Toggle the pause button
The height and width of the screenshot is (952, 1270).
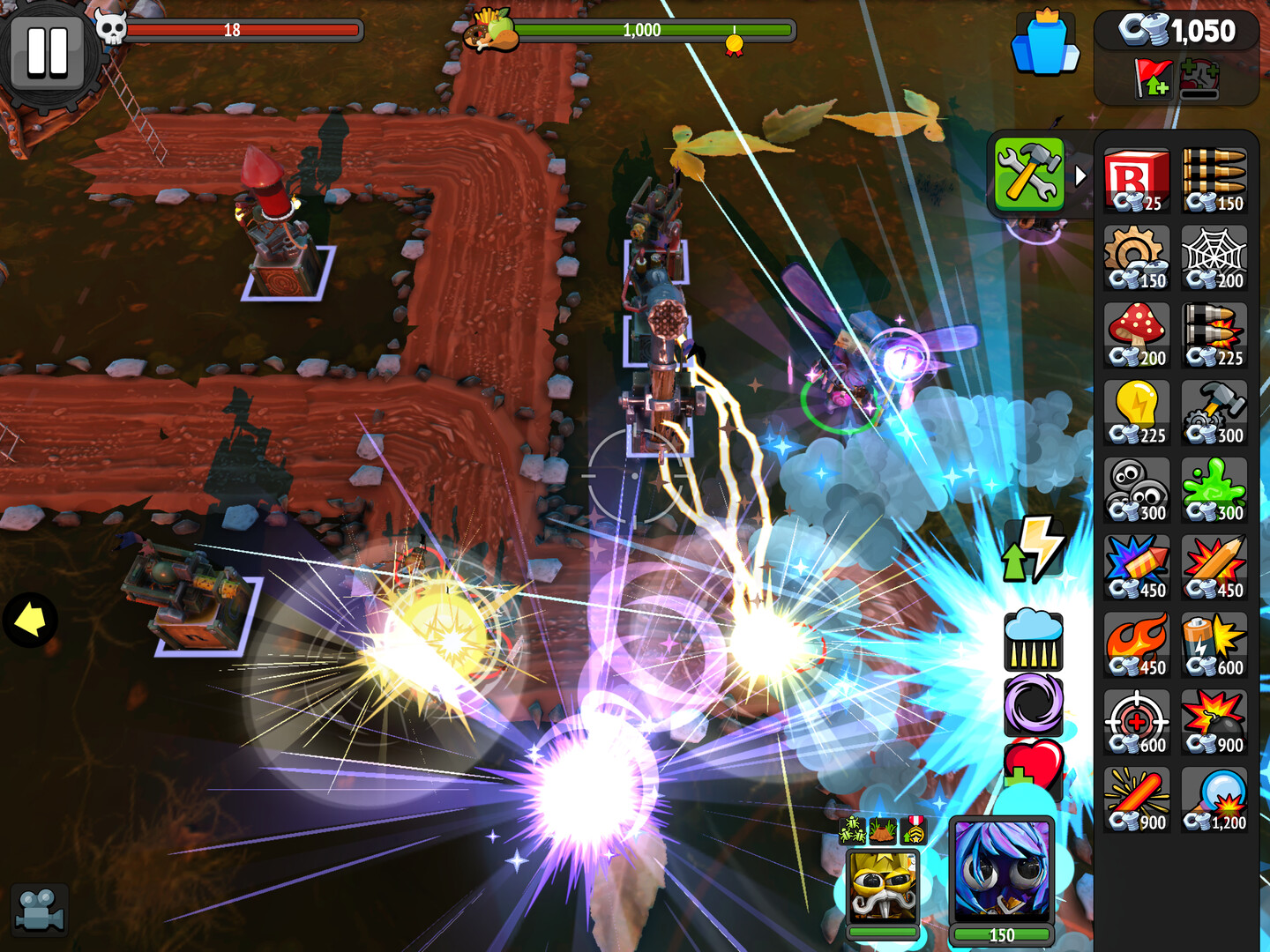point(49,48)
